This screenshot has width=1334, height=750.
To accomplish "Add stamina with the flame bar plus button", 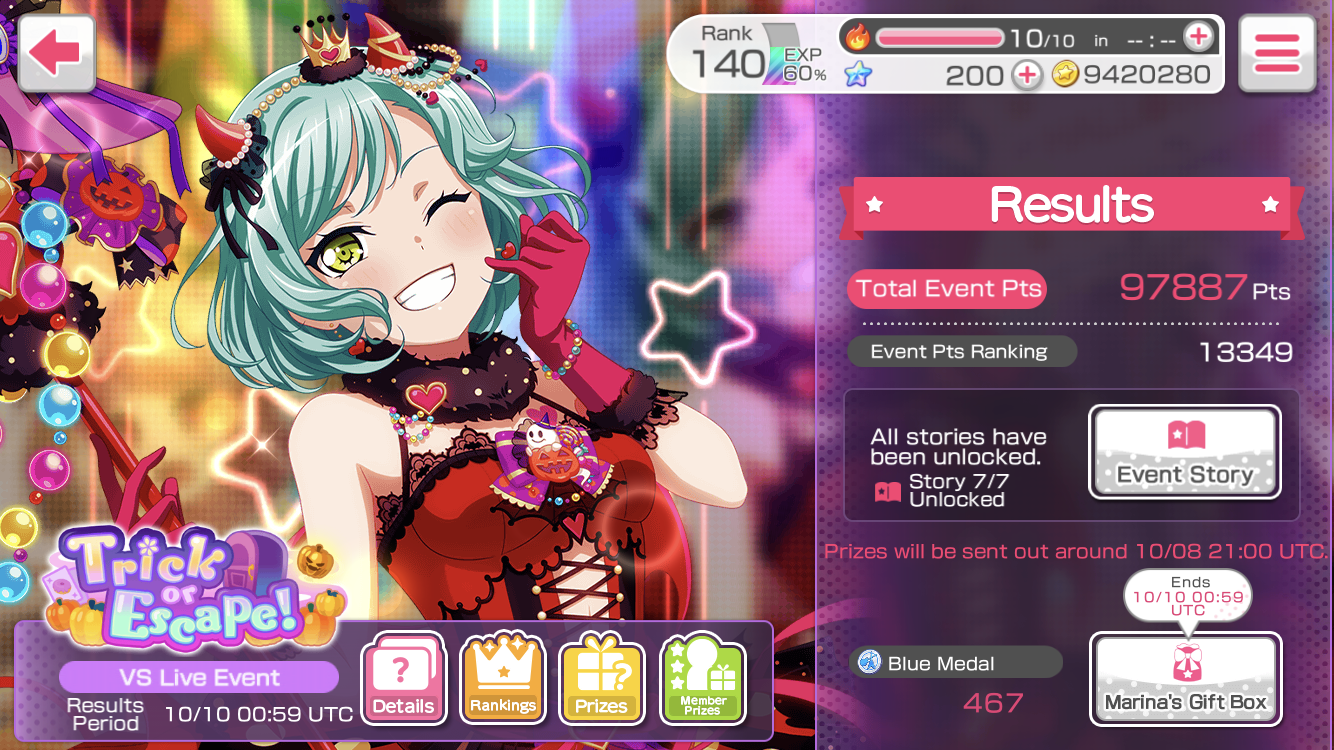I will [x=1197, y=38].
